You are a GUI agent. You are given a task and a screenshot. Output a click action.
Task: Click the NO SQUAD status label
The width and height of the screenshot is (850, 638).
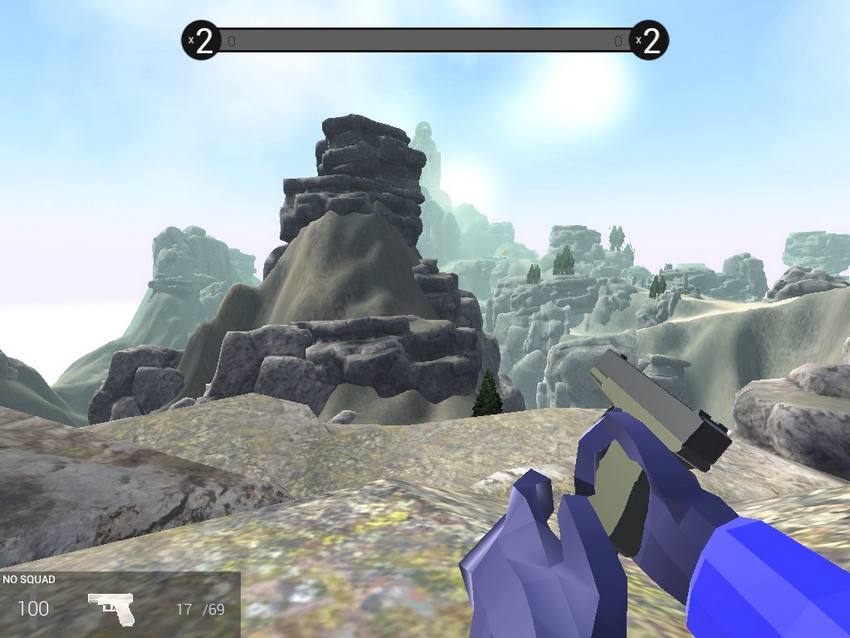pos(29,579)
